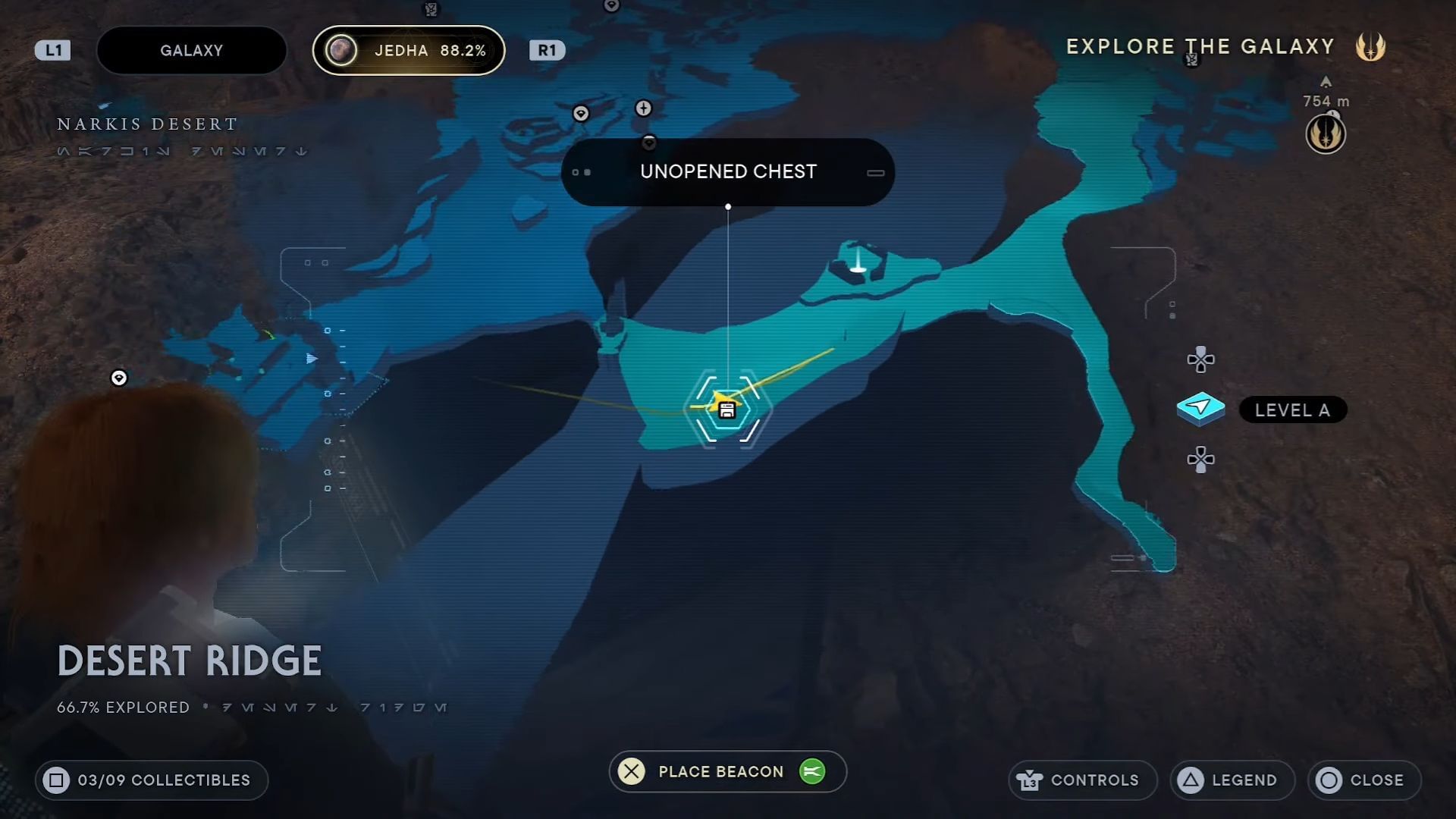Move down one map level

click(x=1200, y=459)
